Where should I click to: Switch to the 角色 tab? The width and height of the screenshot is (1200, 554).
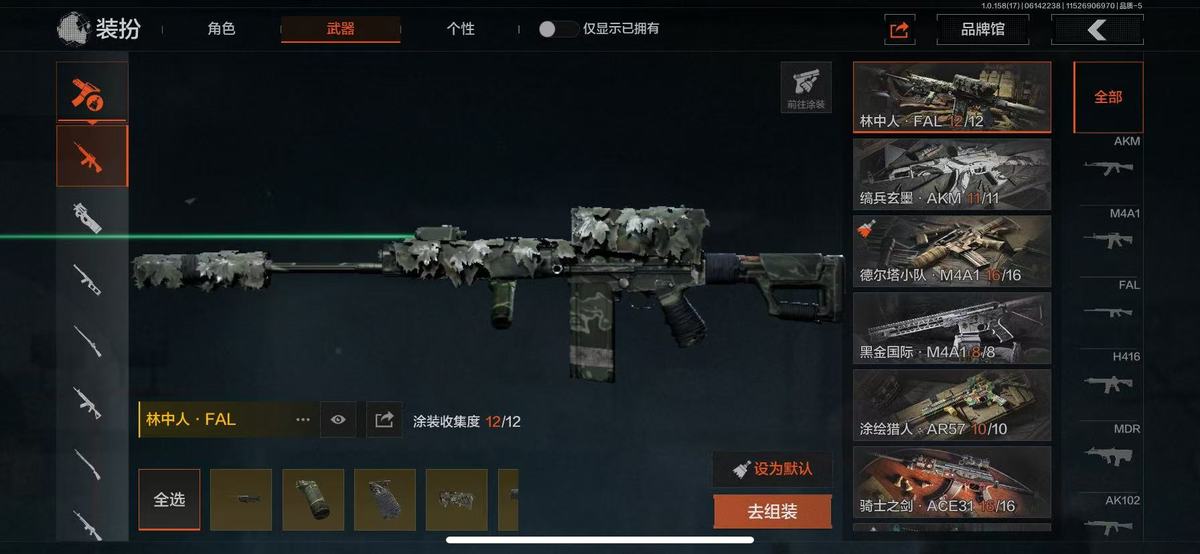[x=221, y=29]
